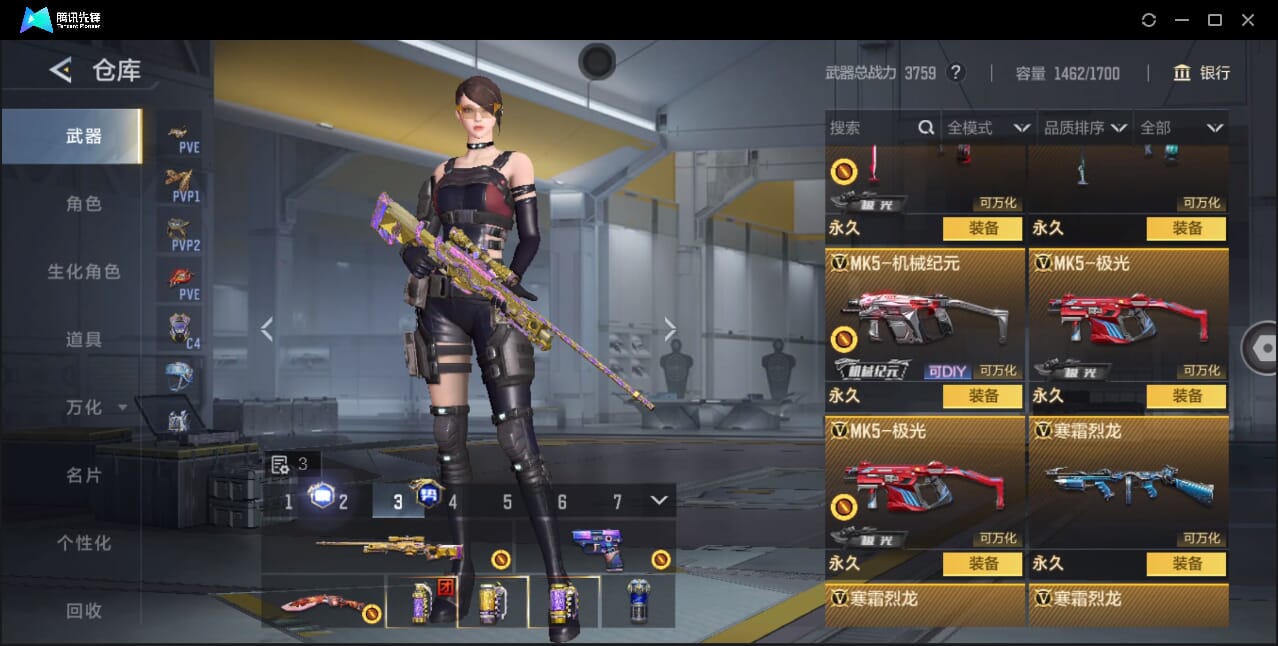Switch to the 角色 category
Image resolution: width=1278 pixels, height=646 pixels.
coord(84,204)
